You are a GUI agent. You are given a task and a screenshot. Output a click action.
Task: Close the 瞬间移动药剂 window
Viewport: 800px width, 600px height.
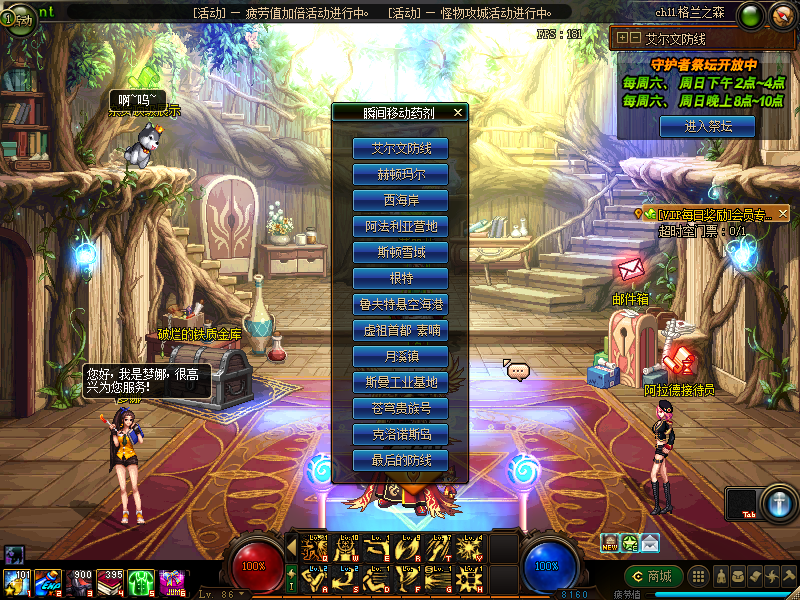(458, 113)
